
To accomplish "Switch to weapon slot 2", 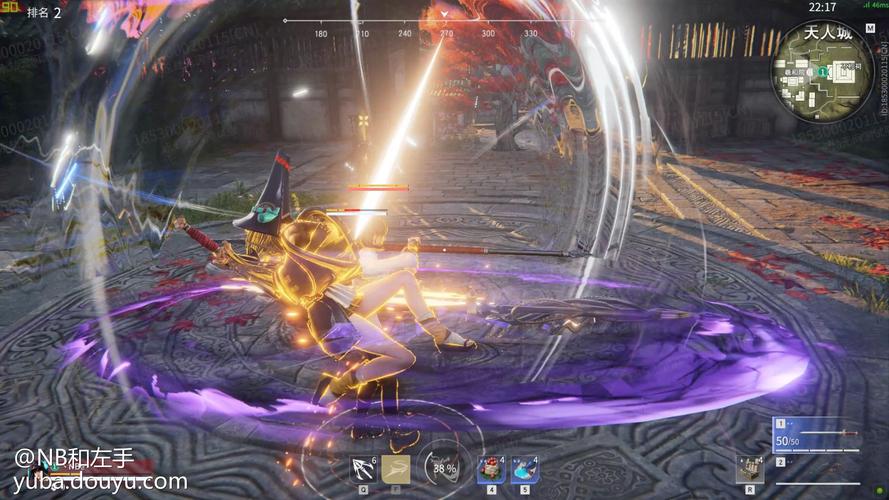I will [815, 464].
